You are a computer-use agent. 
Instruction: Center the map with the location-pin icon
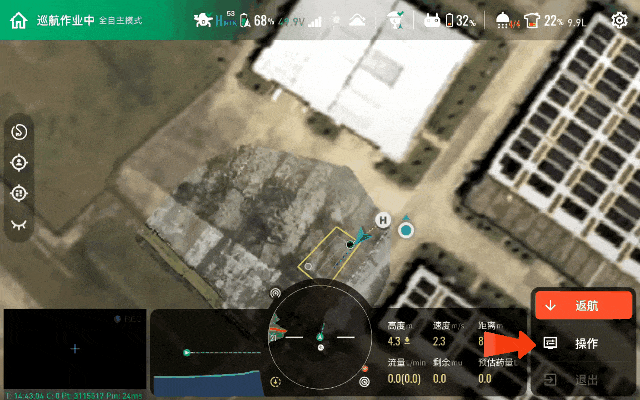[x=19, y=162]
